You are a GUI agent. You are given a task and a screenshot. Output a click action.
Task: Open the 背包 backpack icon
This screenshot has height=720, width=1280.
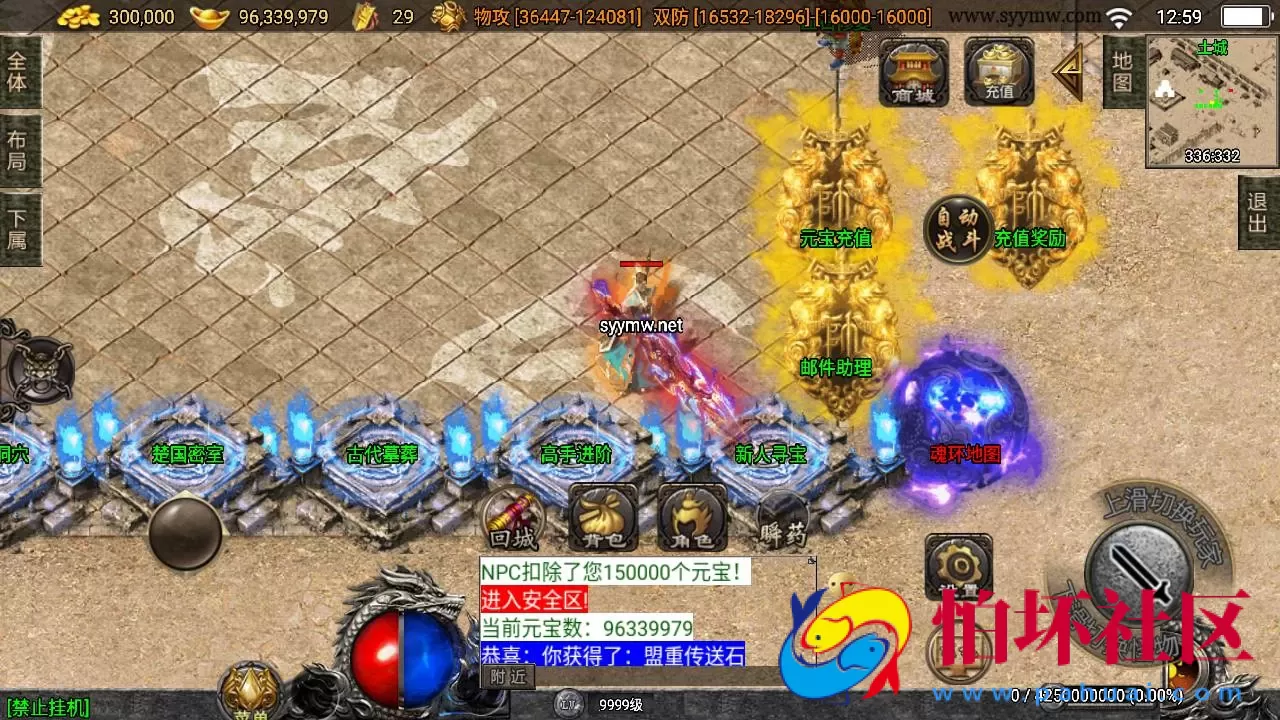tap(601, 519)
